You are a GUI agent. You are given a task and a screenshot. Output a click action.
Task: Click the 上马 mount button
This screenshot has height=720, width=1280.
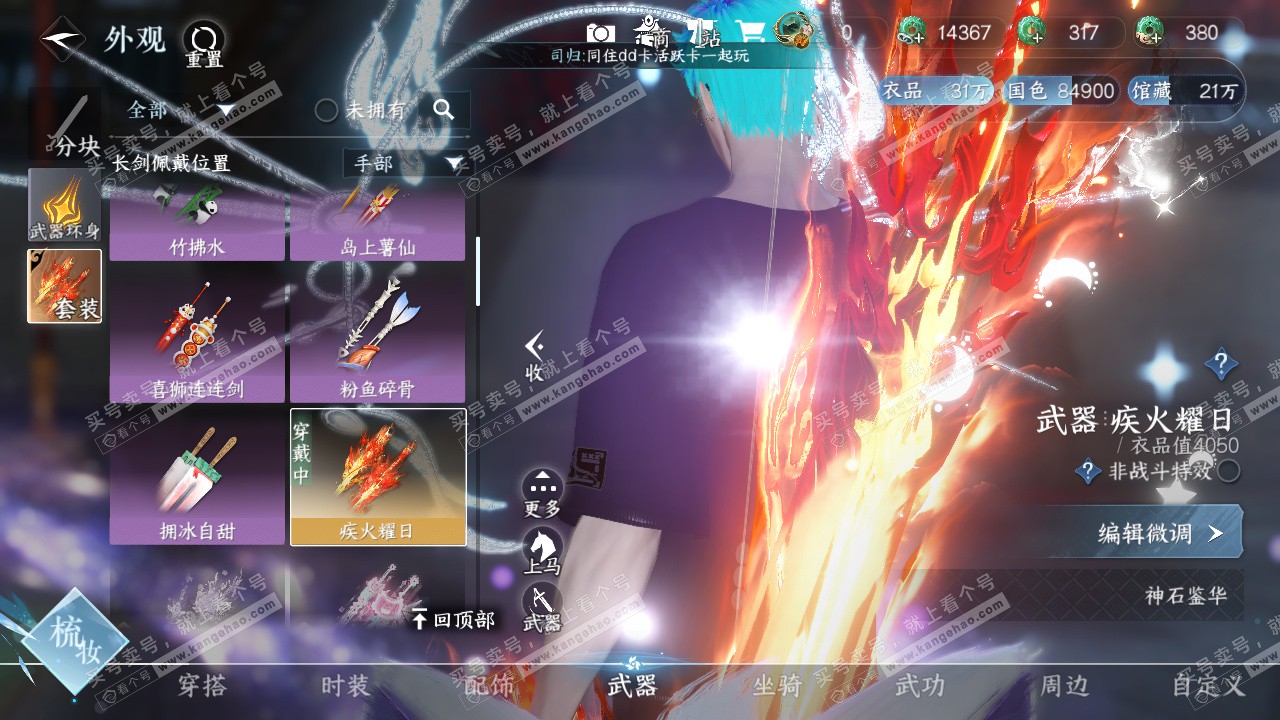(542, 550)
